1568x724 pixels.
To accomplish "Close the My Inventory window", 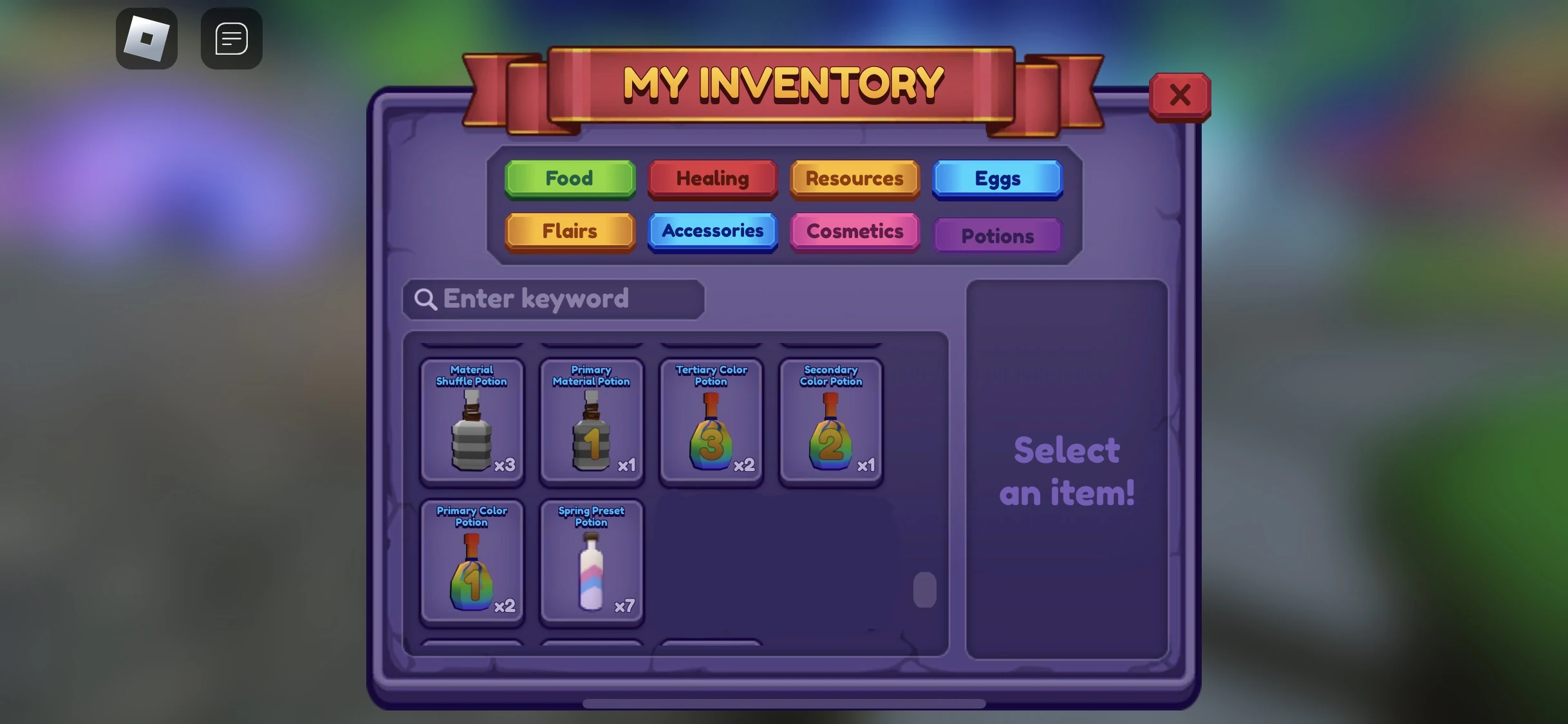I will (1180, 95).
